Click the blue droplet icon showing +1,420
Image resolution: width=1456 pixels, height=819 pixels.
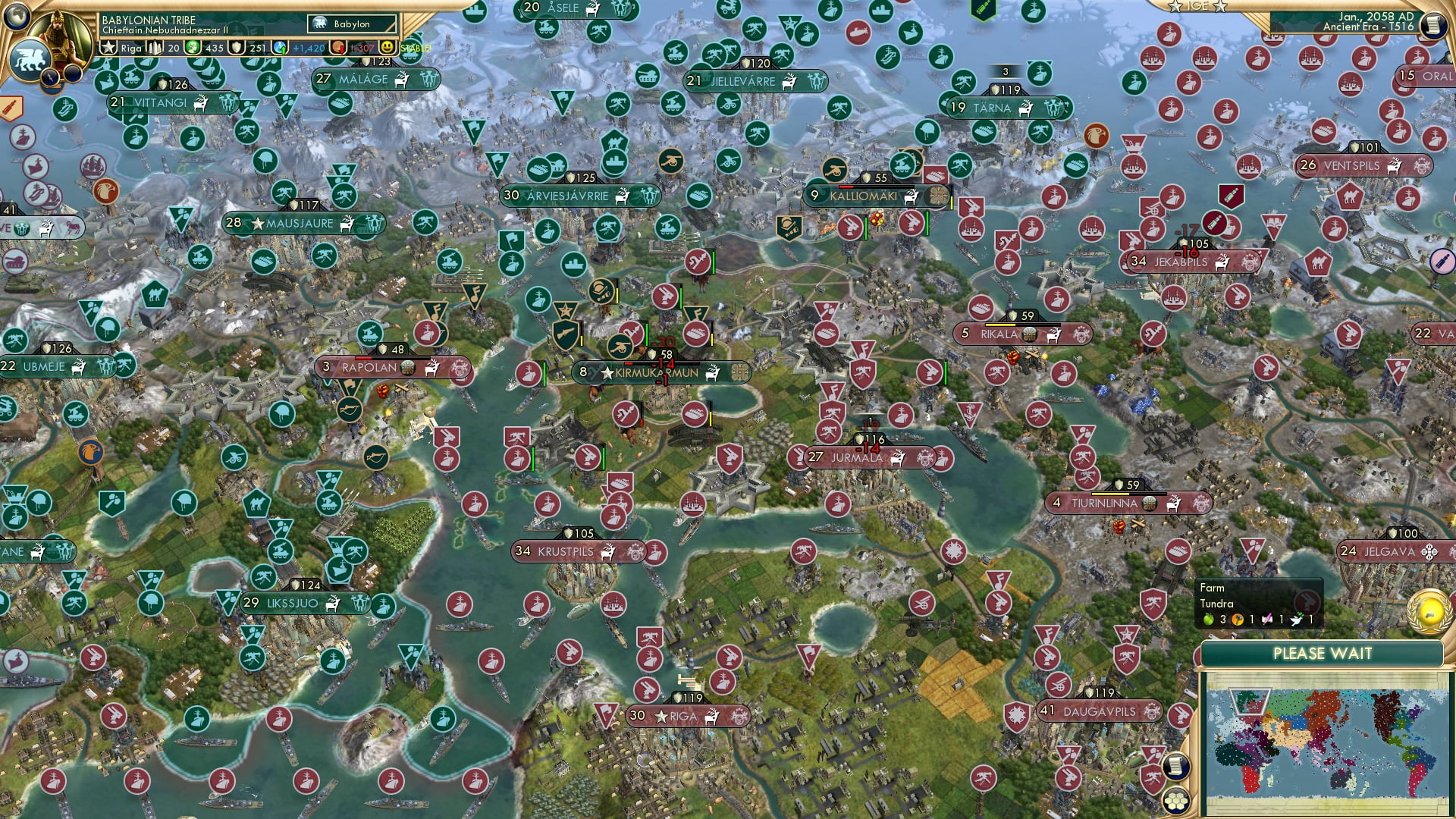(280, 47)
